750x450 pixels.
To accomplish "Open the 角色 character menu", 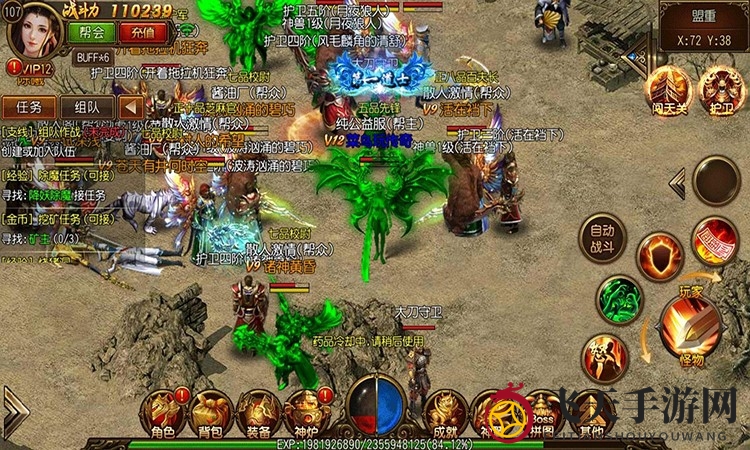I will point(163,413).
